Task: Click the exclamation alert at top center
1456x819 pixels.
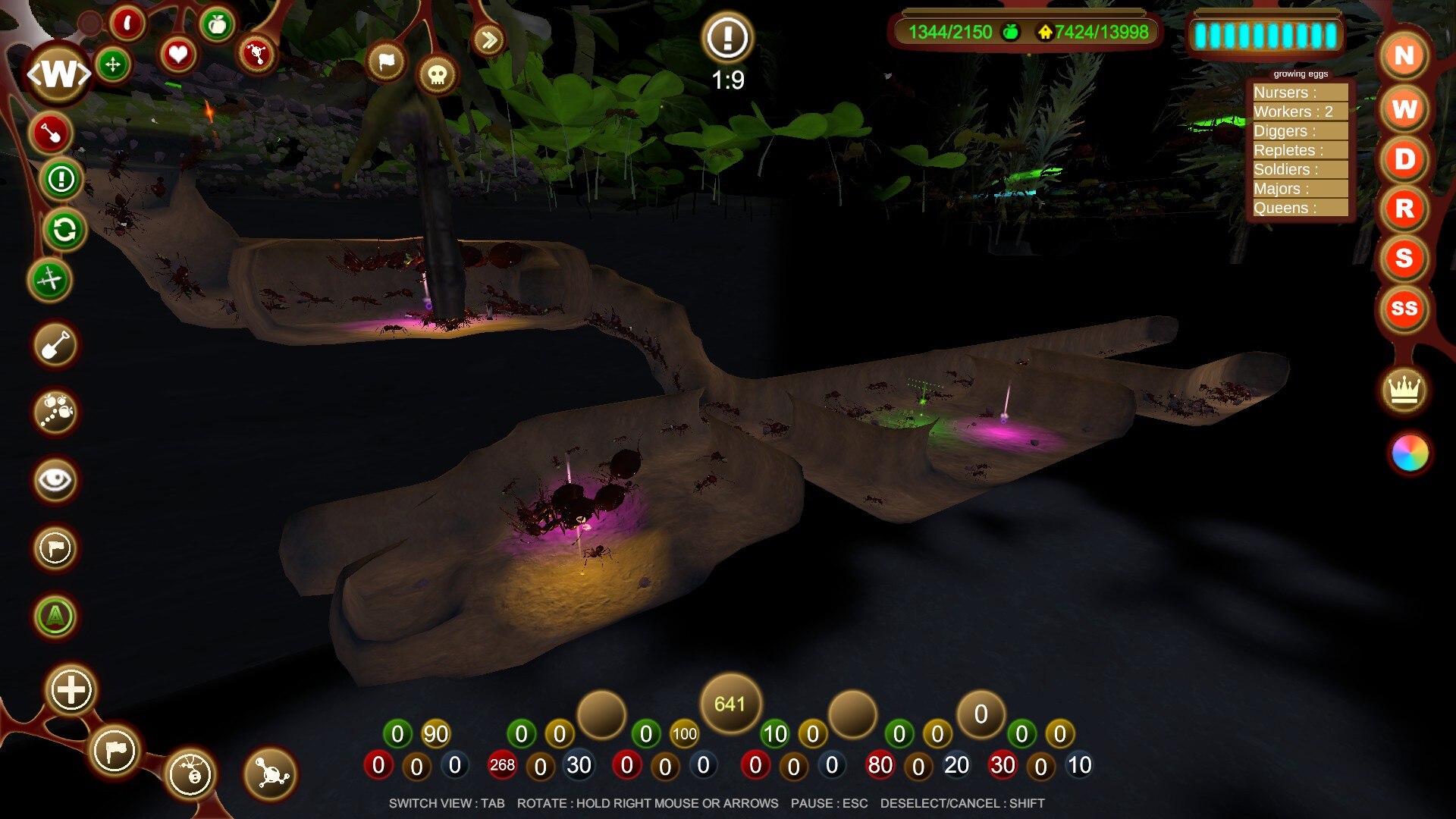Action: pos(727,37)
